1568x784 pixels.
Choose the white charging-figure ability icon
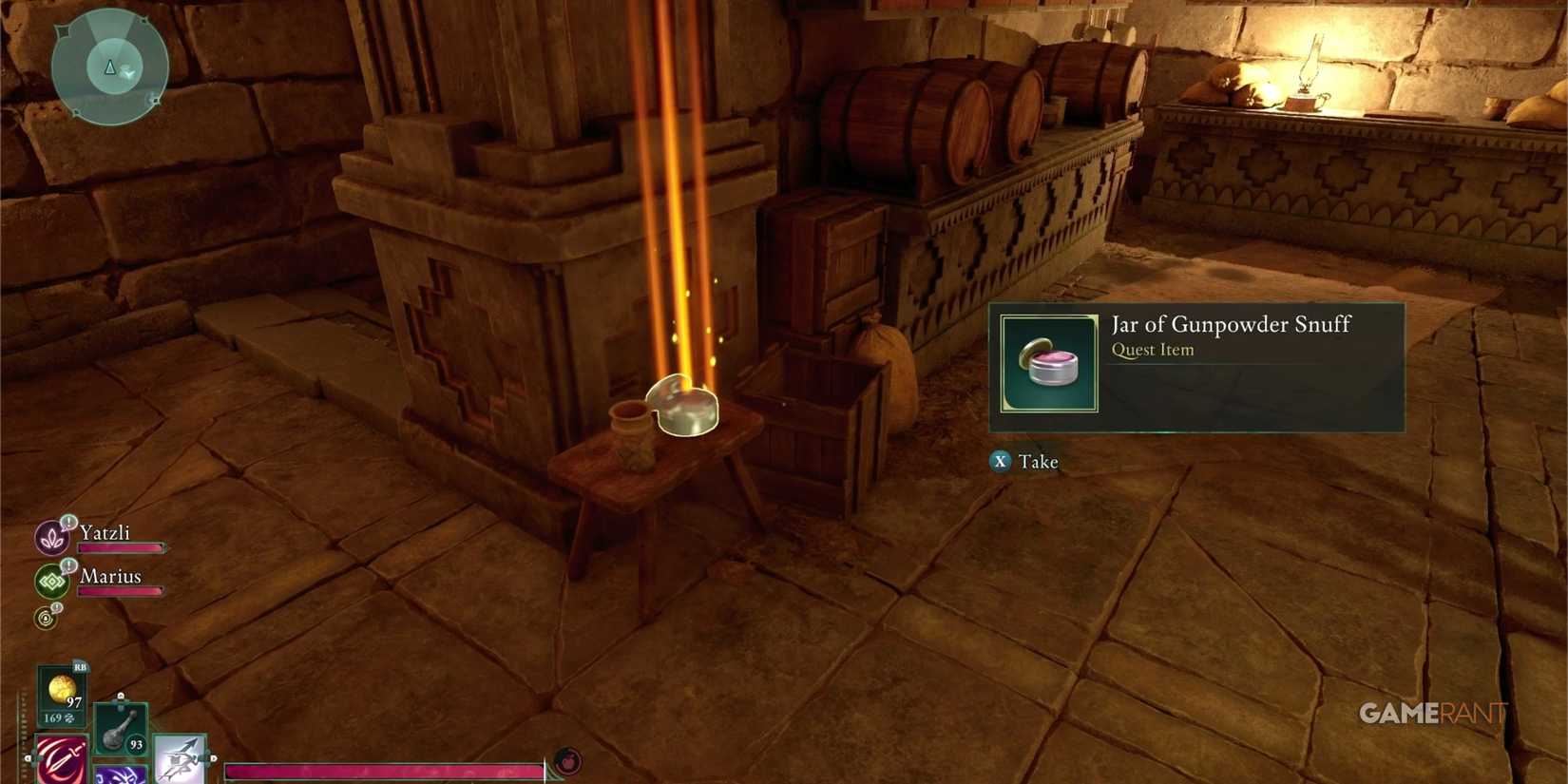tap(180, 758)
